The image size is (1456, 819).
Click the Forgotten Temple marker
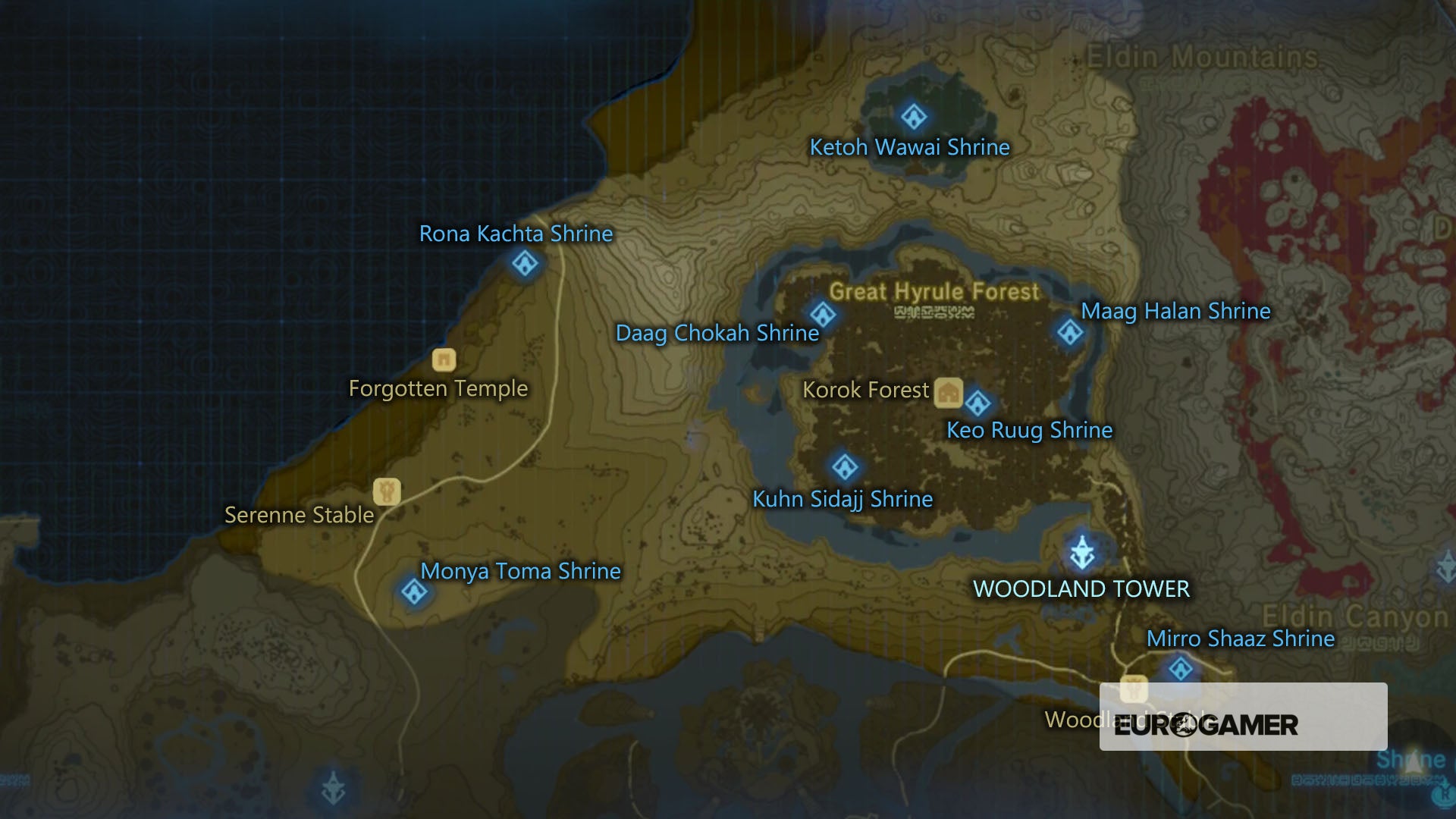click(443, 359)
